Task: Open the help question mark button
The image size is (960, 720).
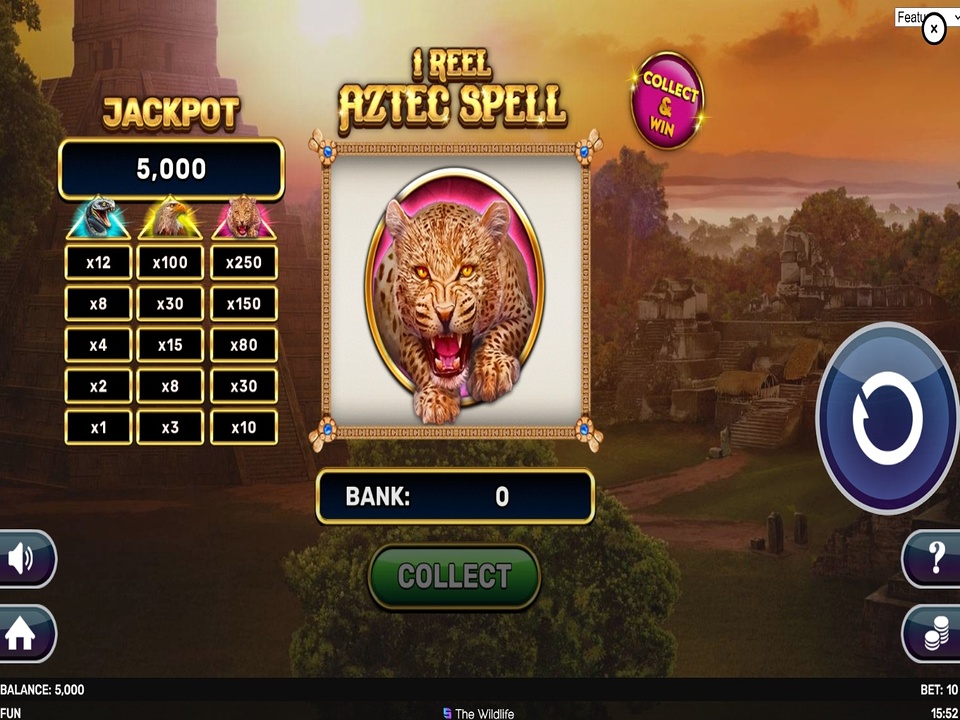Action: pyautogui.click(x=936, y=558)
